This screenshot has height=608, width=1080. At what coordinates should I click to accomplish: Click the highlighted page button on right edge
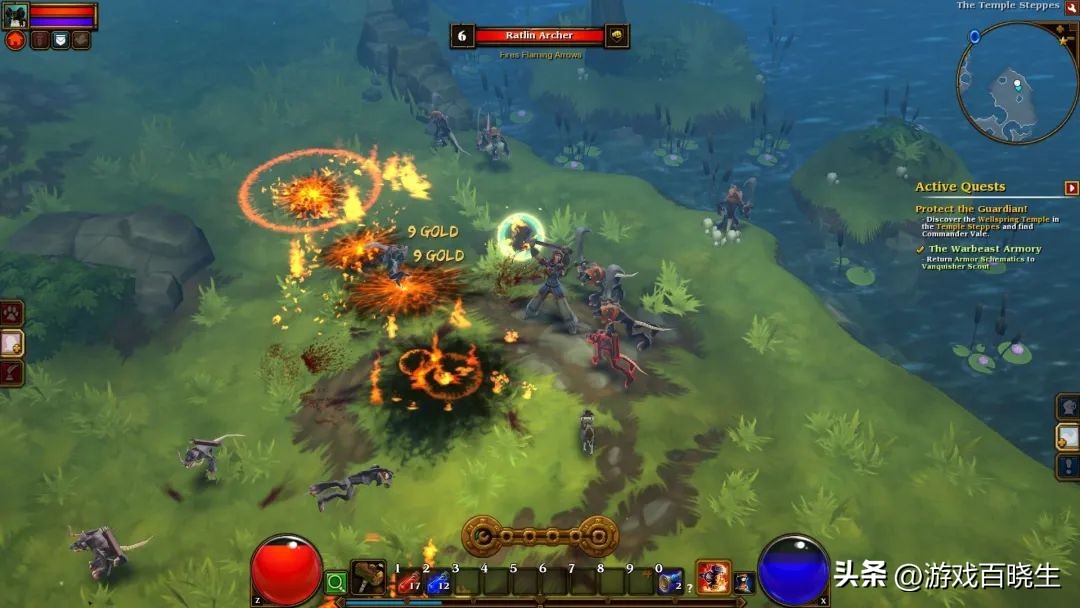pyautogui.click(x=1068, y=437)
